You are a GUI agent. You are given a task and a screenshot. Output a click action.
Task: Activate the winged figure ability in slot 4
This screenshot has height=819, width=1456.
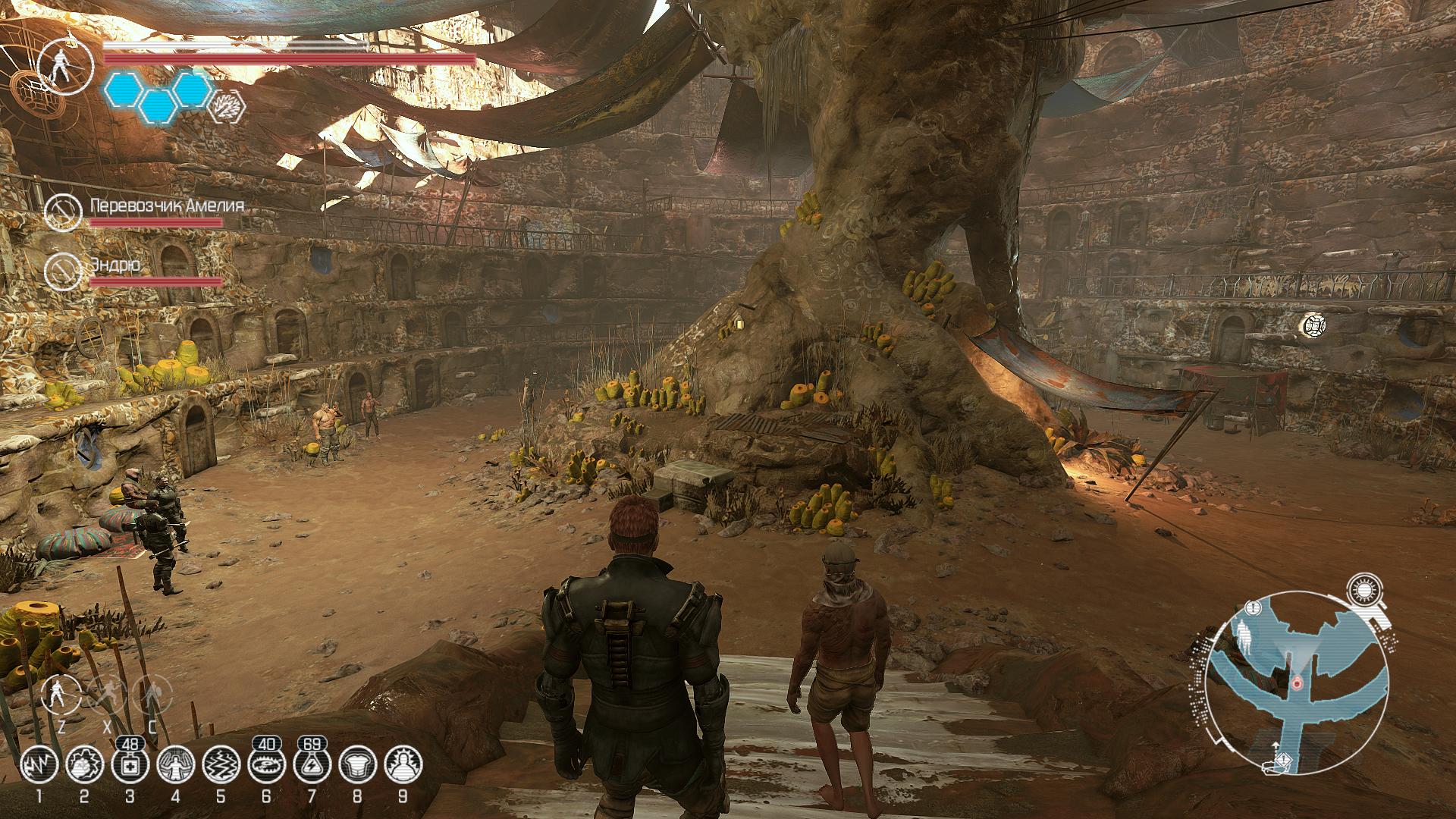tap(175, 764)
